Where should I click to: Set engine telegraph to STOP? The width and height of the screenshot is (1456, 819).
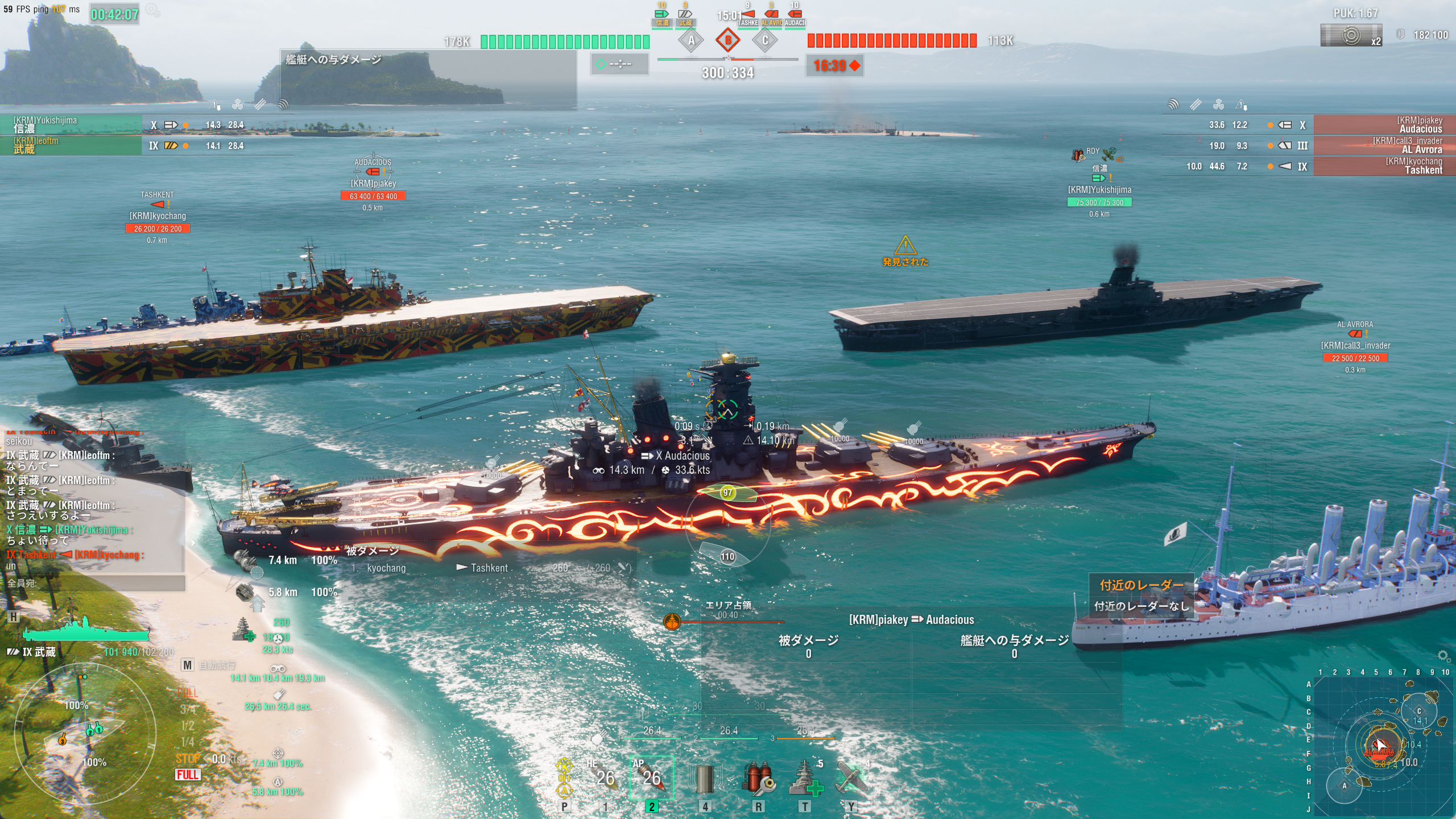point(187,759)
